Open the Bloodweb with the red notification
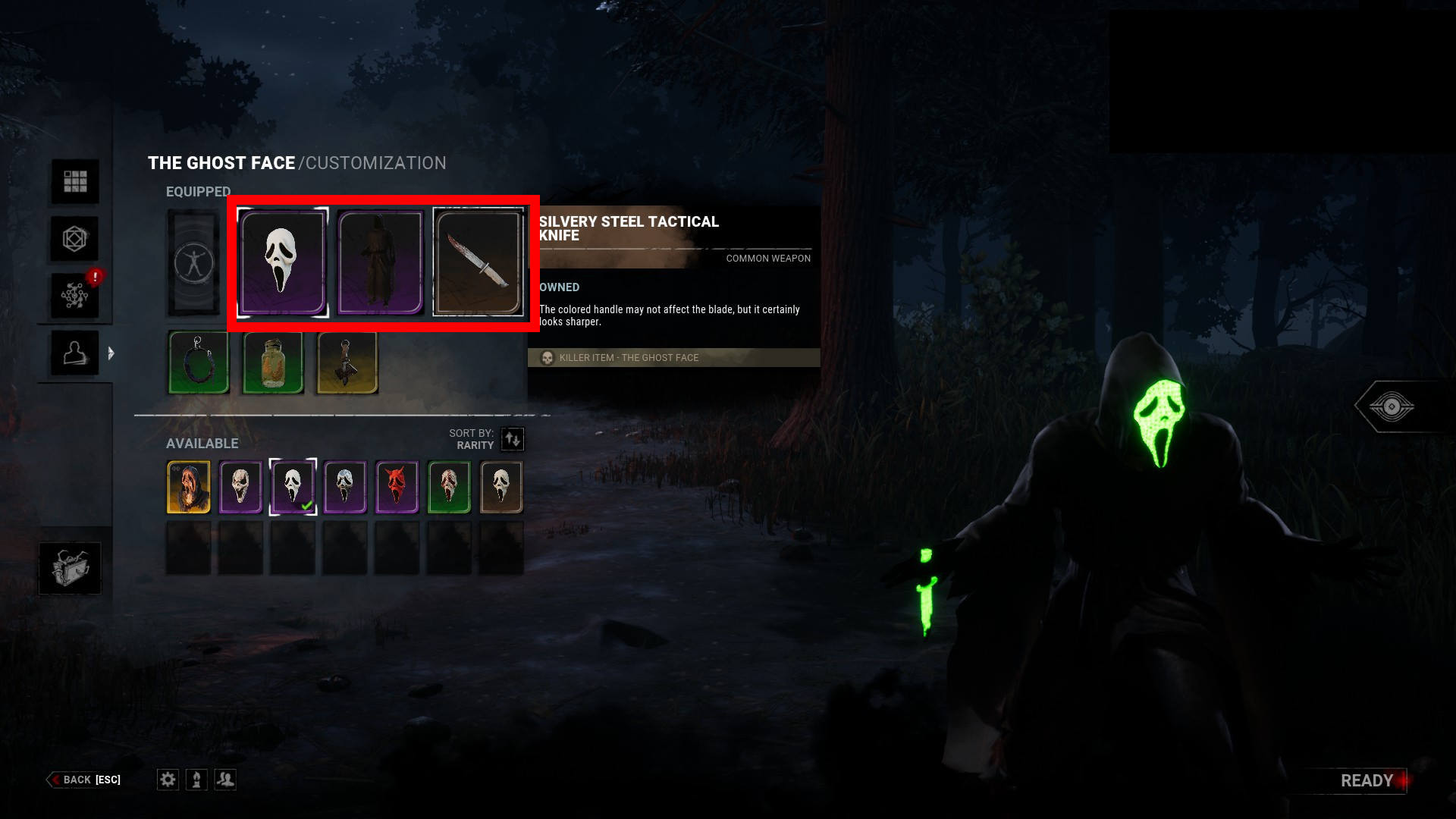 74,295
